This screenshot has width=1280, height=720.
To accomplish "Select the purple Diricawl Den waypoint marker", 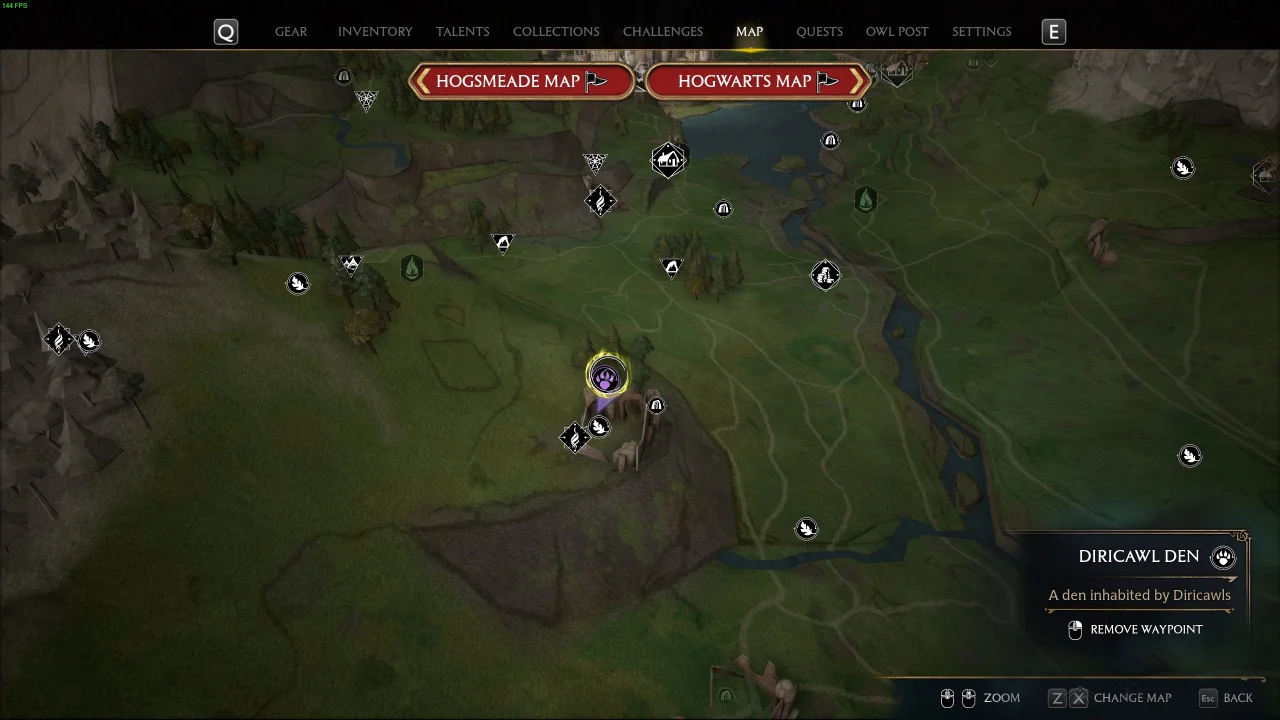I will 606,375.
